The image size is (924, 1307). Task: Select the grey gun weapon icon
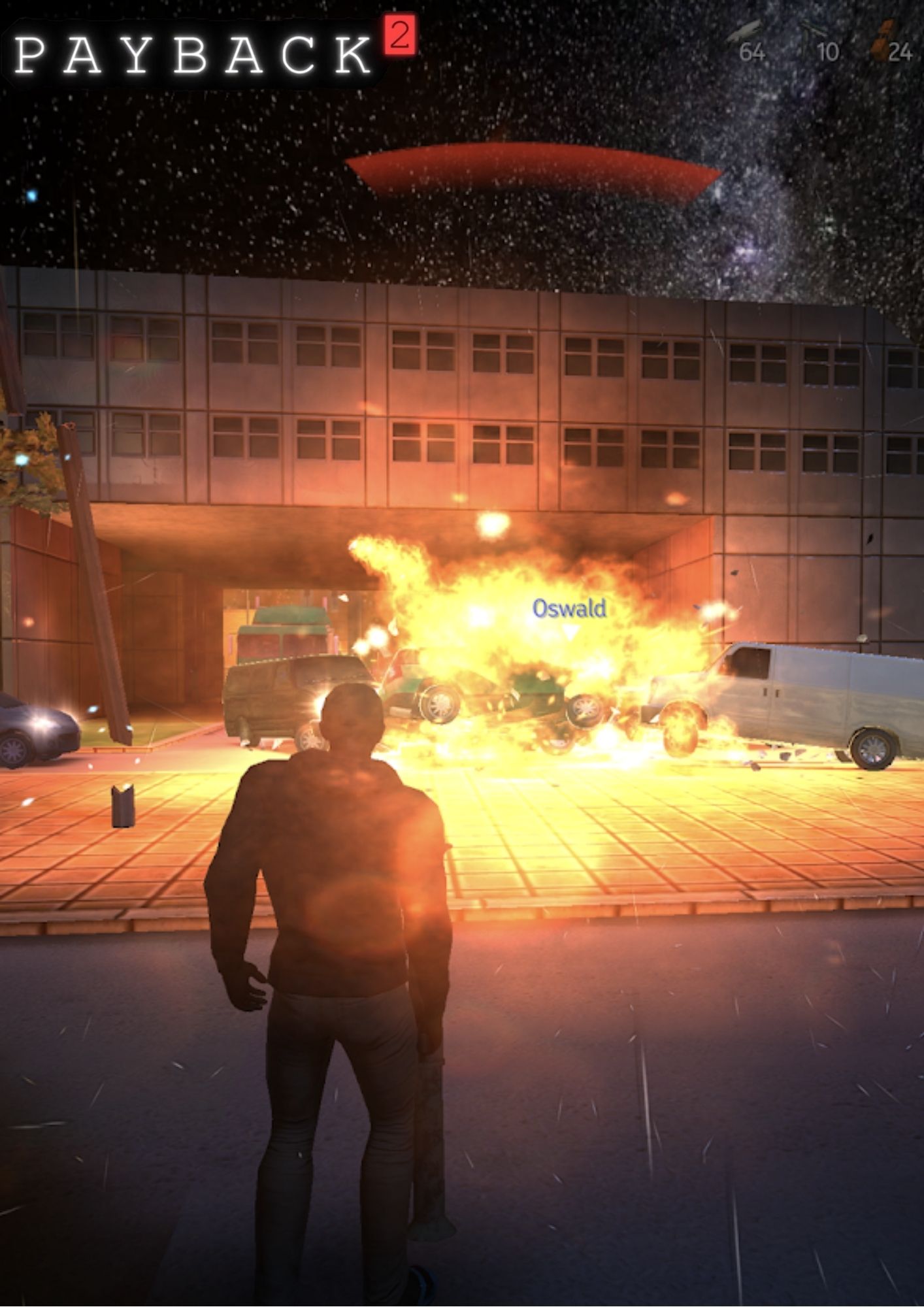pyautogui.click(x=746, y=30)
